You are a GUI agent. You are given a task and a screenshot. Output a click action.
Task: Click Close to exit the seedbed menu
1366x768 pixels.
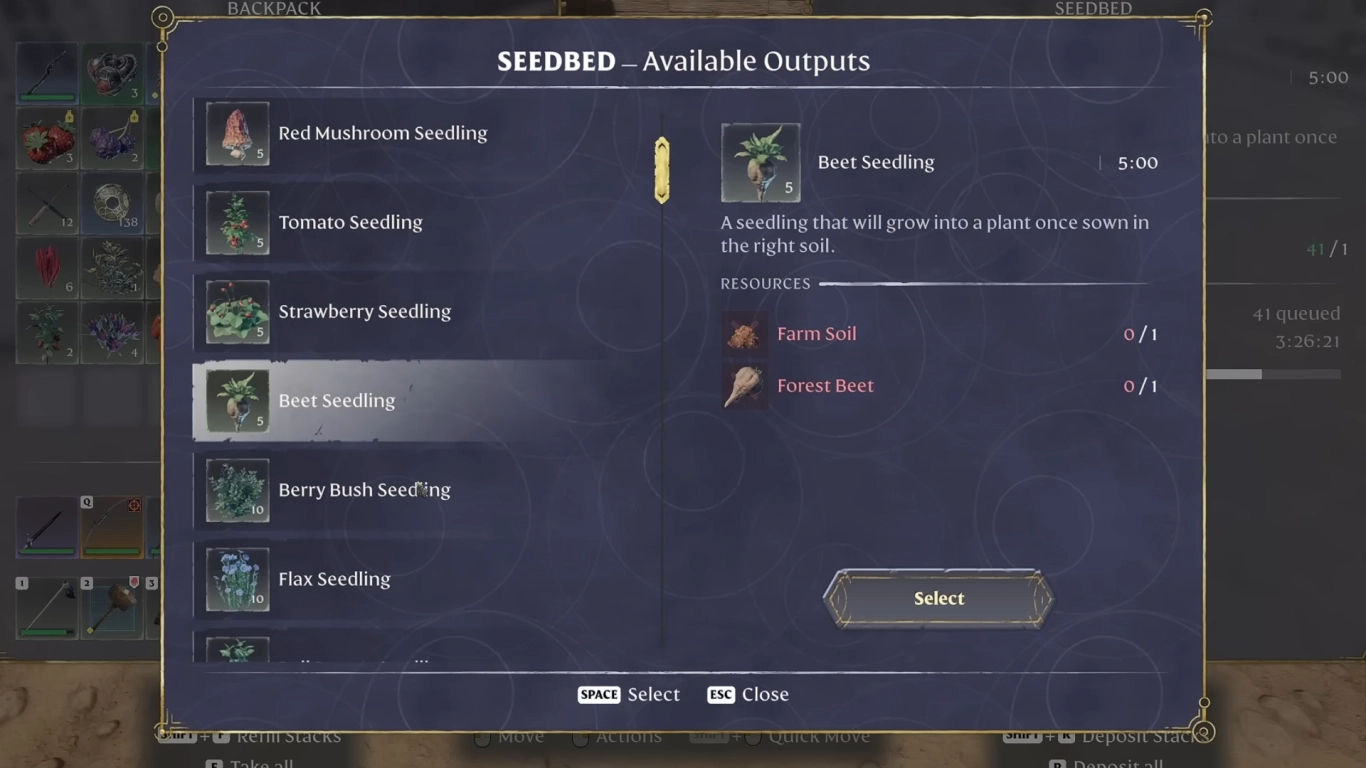click(748, 694)
